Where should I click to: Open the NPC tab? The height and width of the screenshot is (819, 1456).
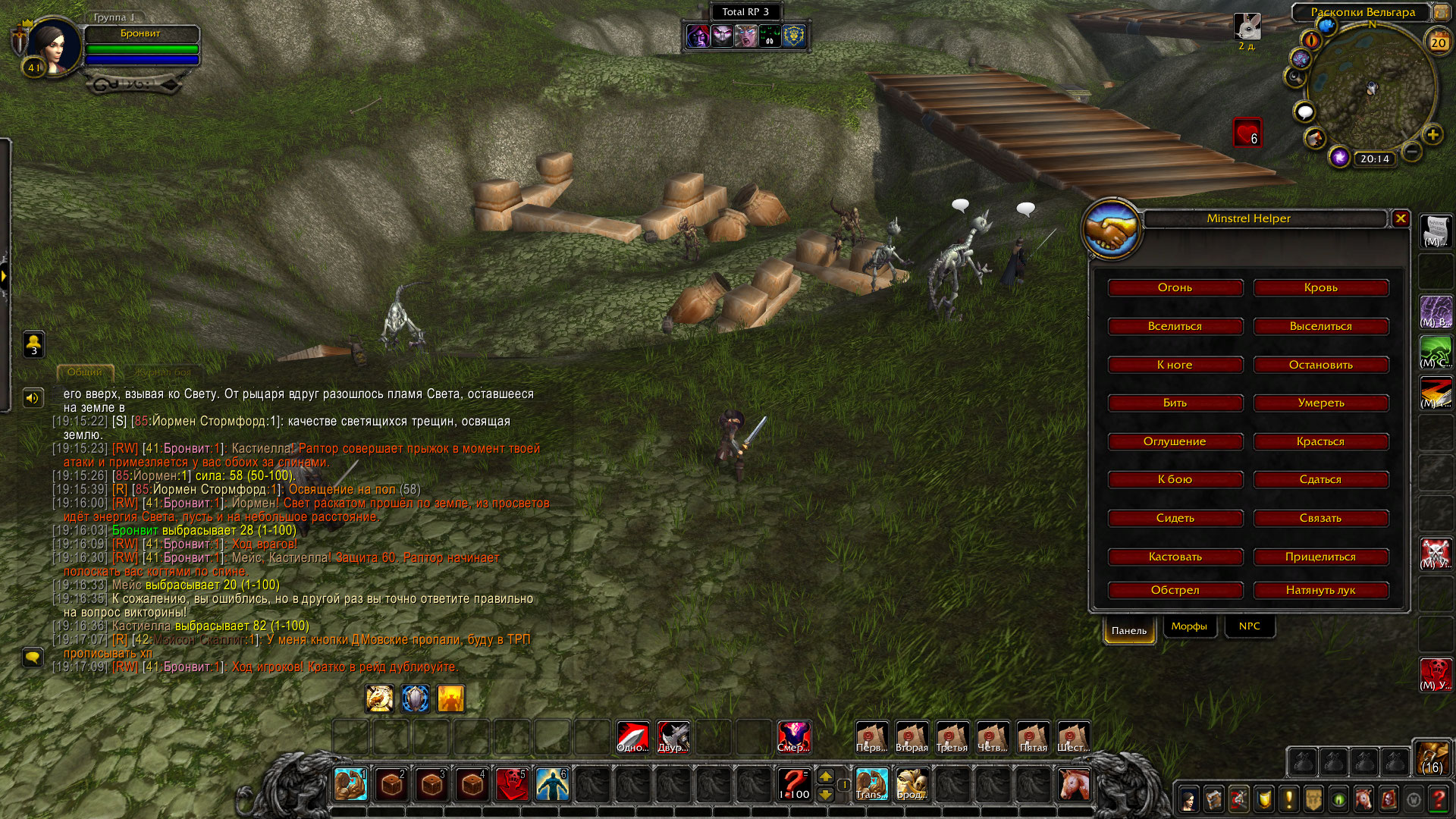[1249, 626]
